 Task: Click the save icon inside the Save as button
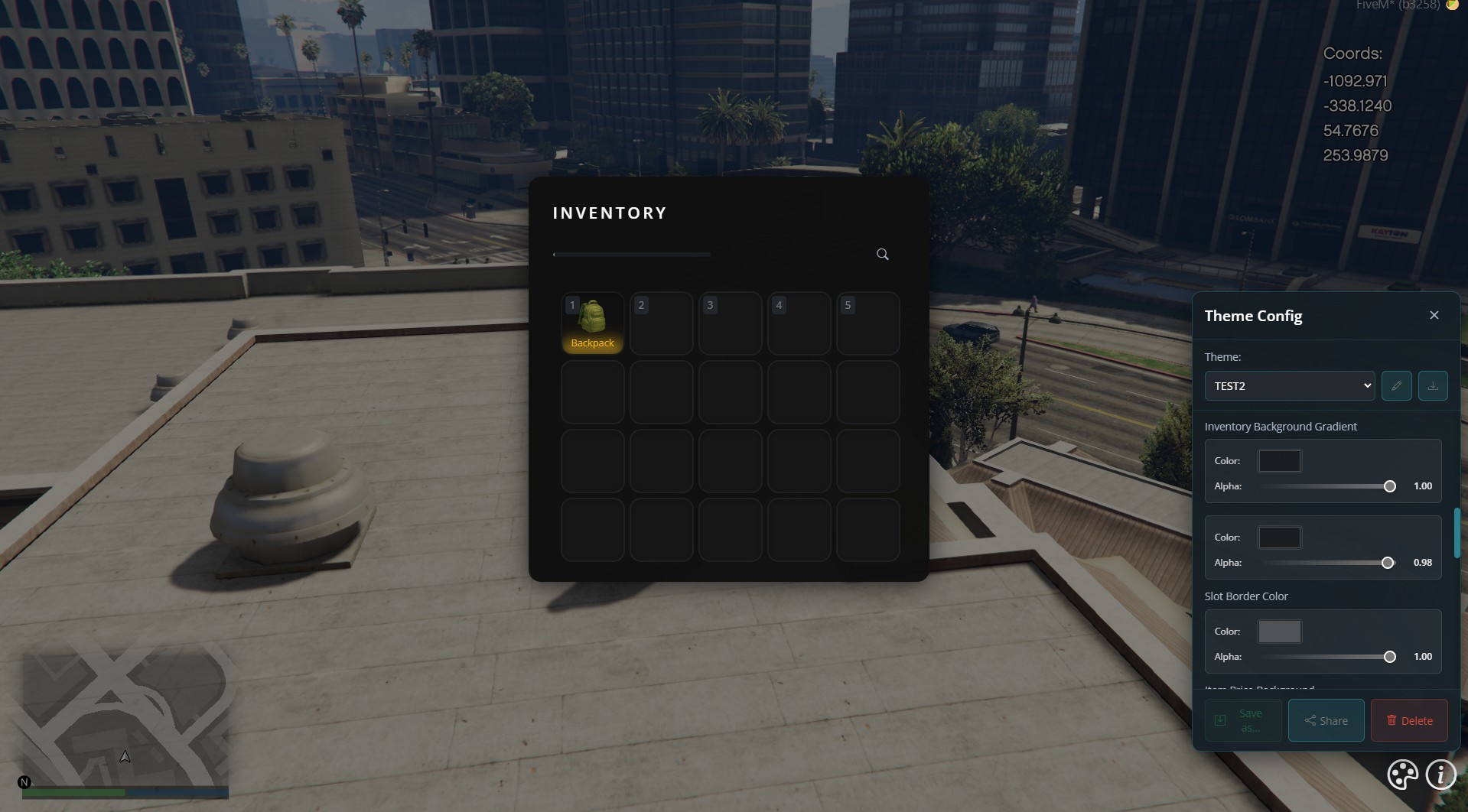click(1221, 720)
